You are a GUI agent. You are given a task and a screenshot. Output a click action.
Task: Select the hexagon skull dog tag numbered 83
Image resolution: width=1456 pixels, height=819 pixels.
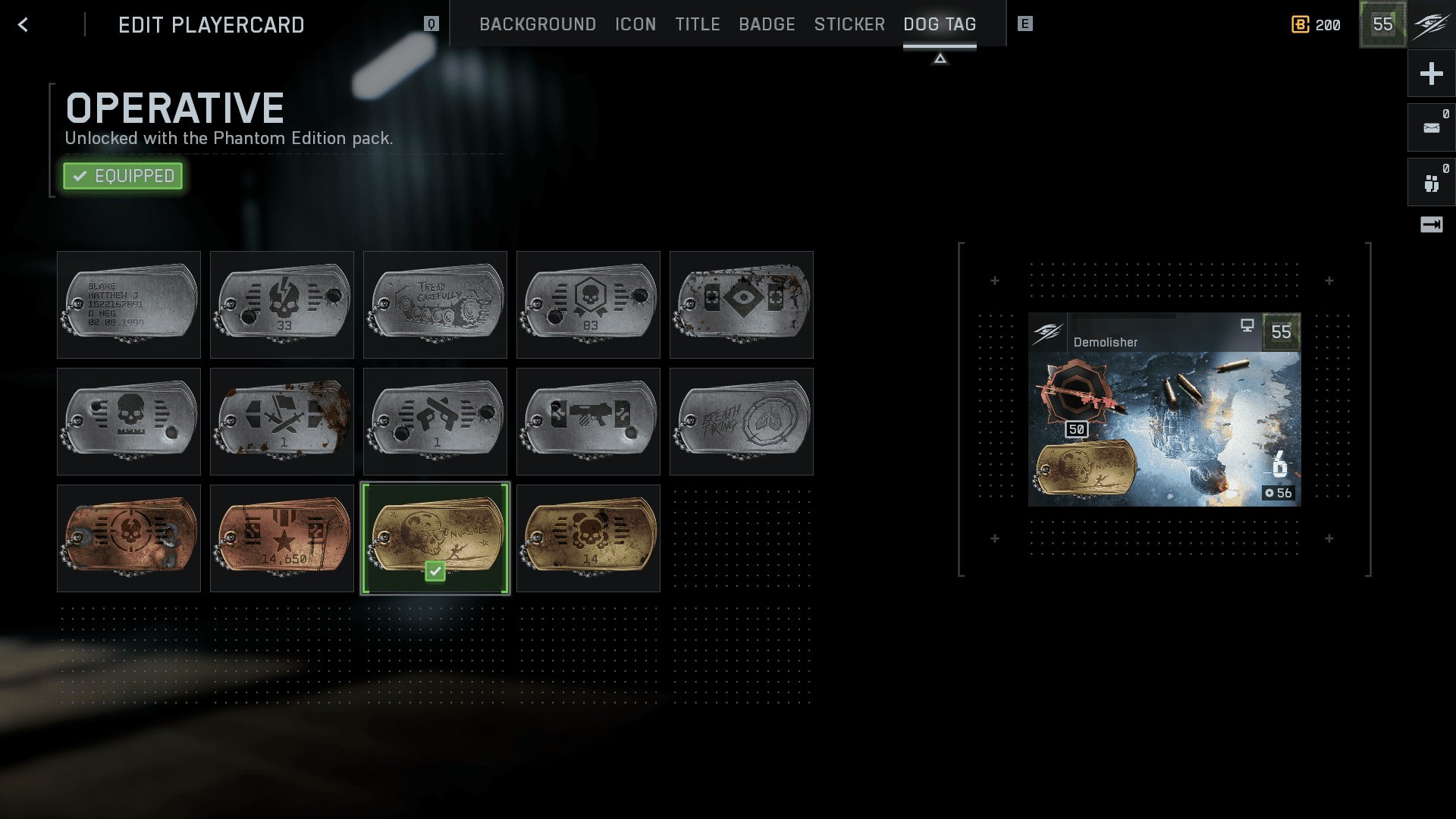coord(588,305)
